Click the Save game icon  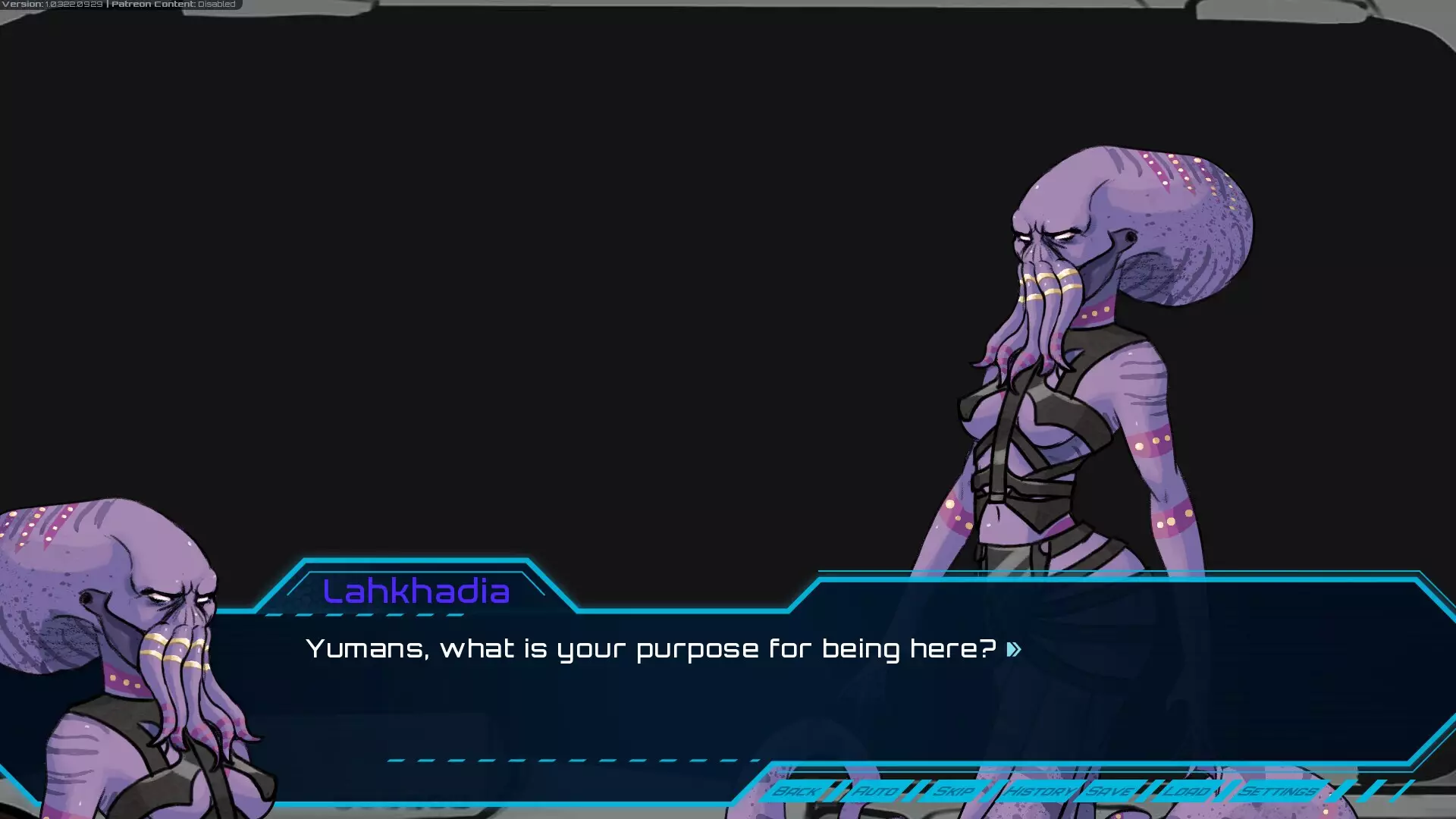coord(1109,791)
